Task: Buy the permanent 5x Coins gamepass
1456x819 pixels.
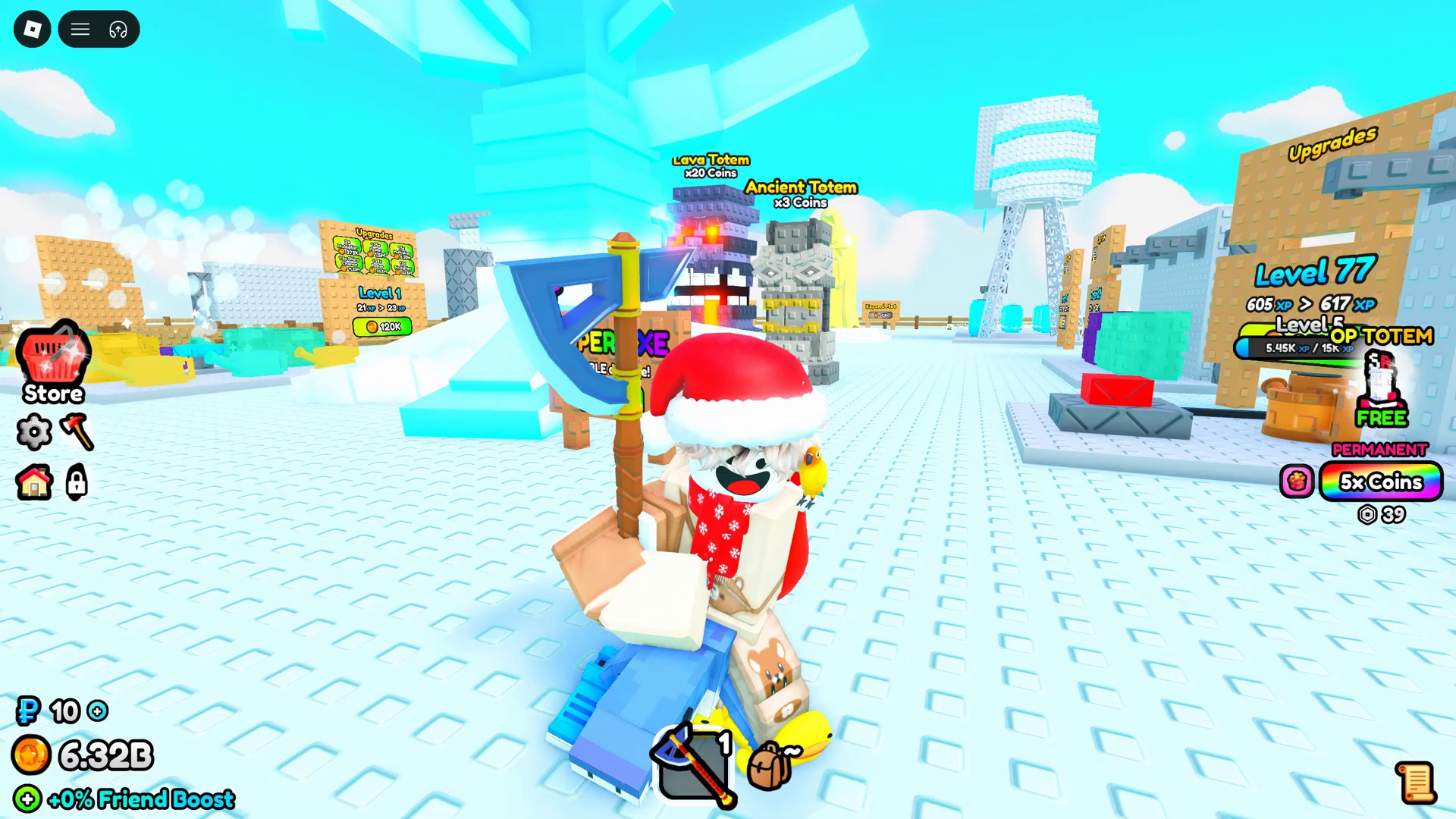Action: click(x=1380, y=482)
